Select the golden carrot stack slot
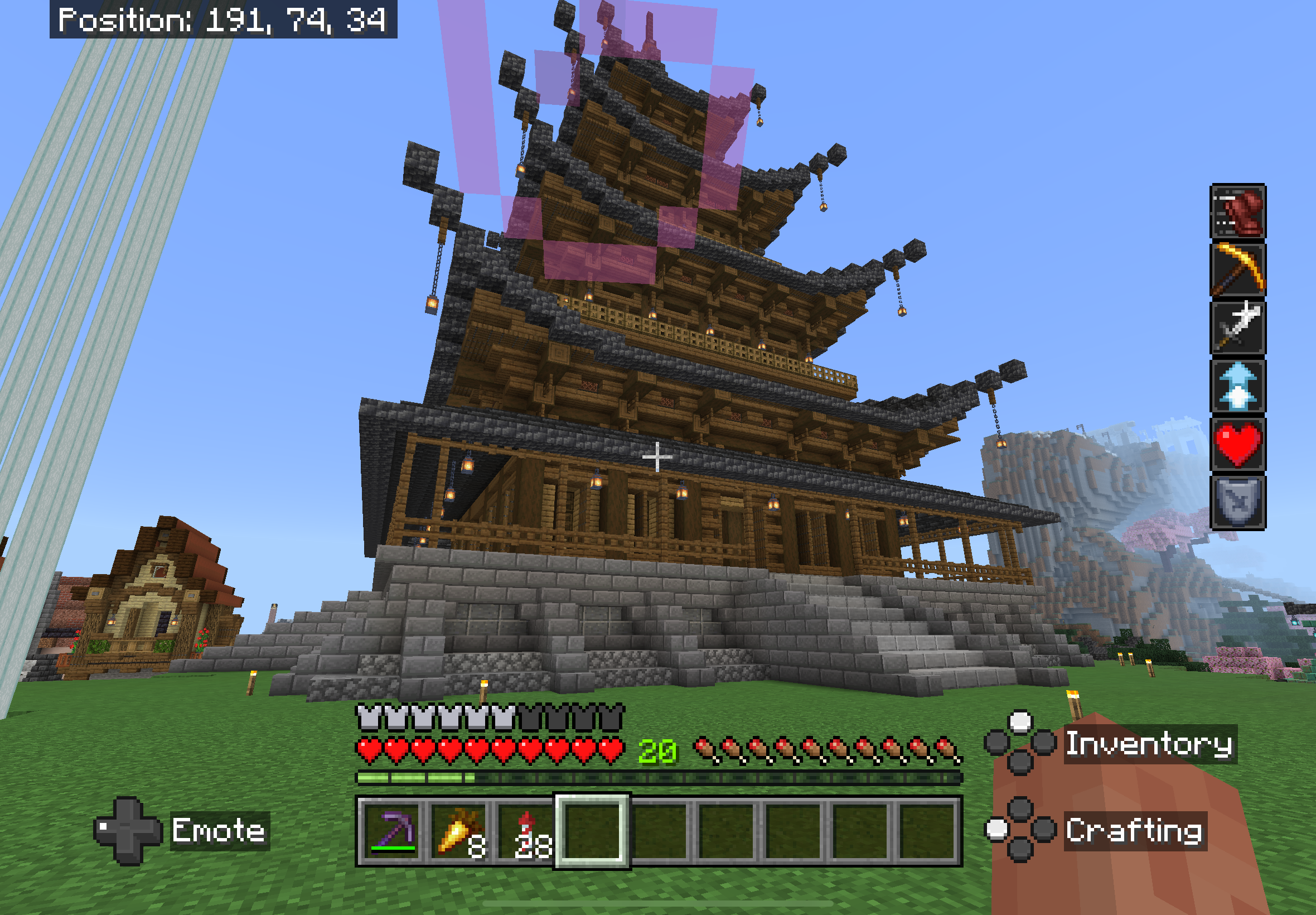The image size is (1316, 915). pos(458,831)
